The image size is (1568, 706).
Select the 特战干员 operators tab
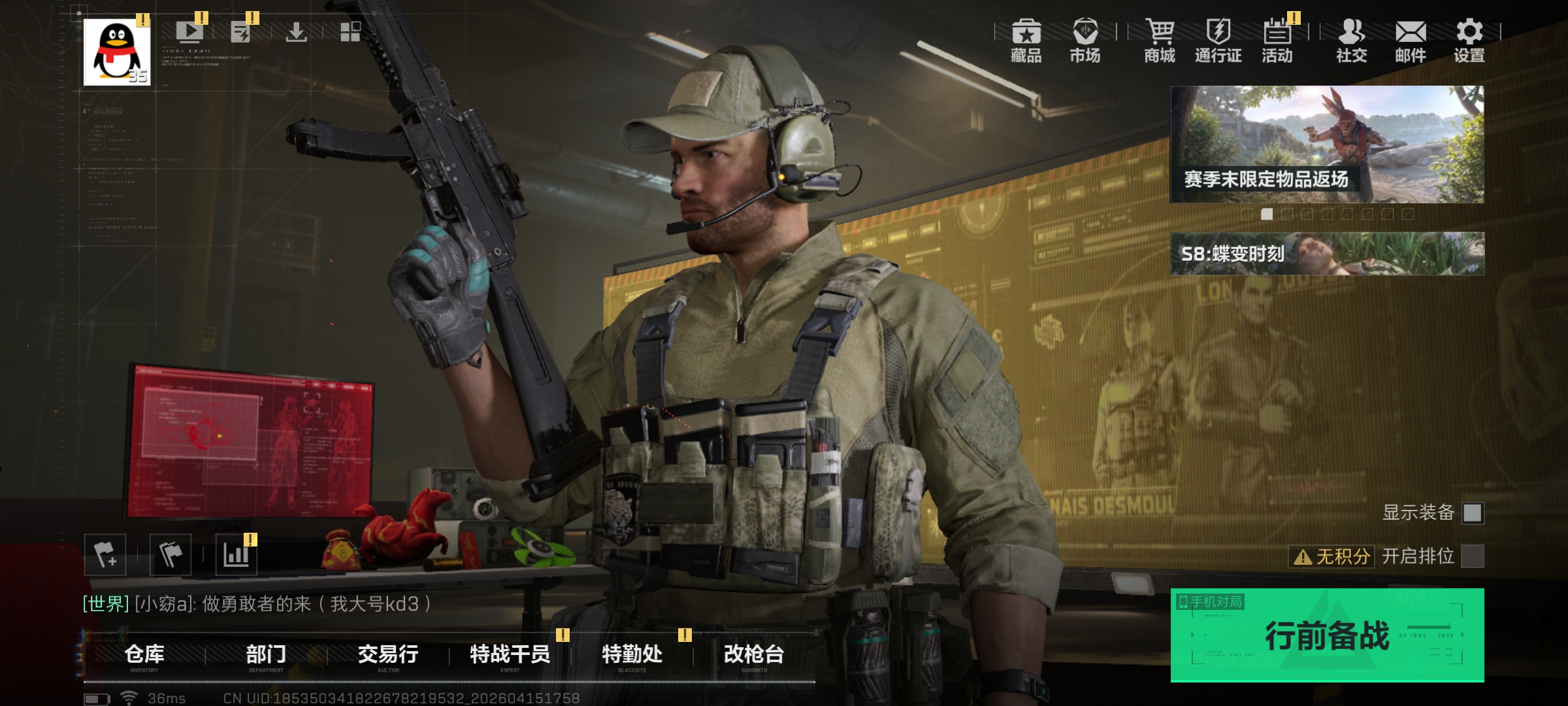510,654
